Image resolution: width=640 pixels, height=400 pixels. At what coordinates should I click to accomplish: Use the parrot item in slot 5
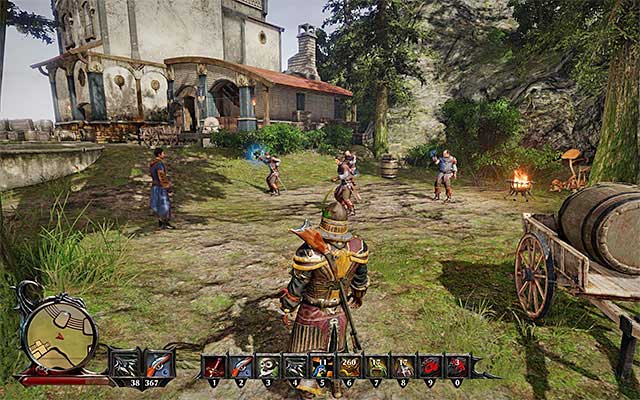click(322, 366)
